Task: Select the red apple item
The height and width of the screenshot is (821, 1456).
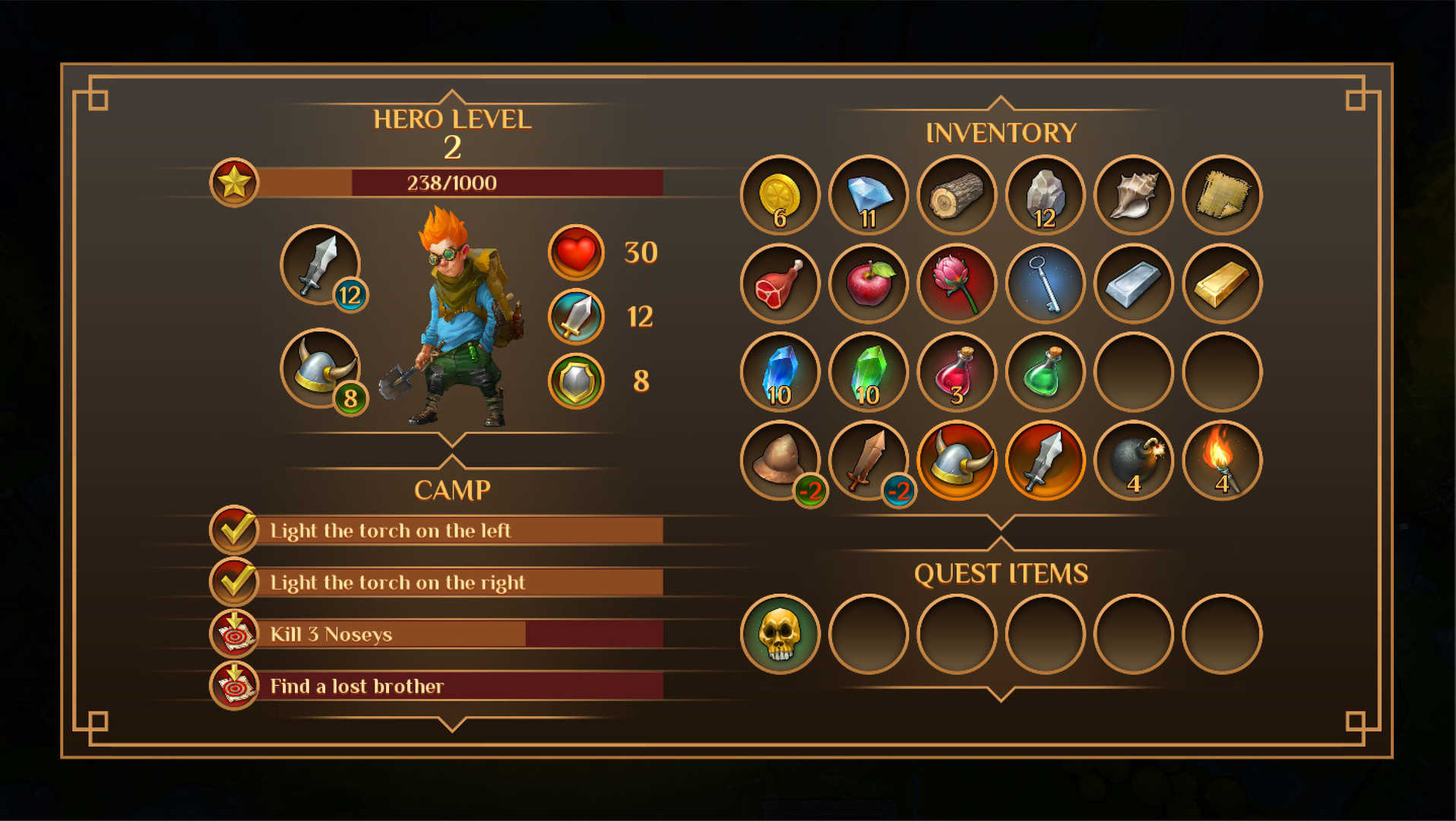Action: (x=868, y=284)
